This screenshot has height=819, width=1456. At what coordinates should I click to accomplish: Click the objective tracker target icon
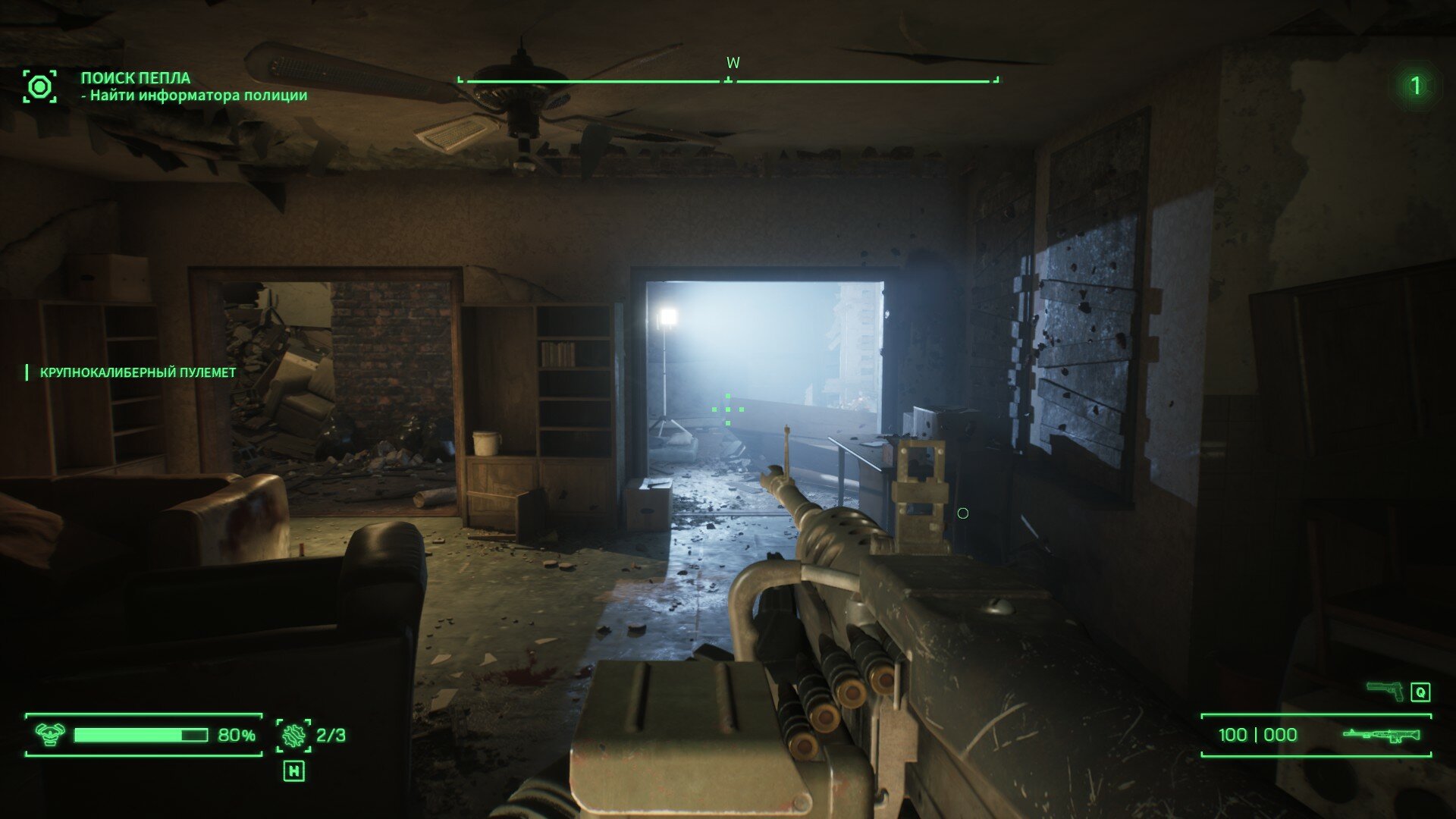click(39, 86)
